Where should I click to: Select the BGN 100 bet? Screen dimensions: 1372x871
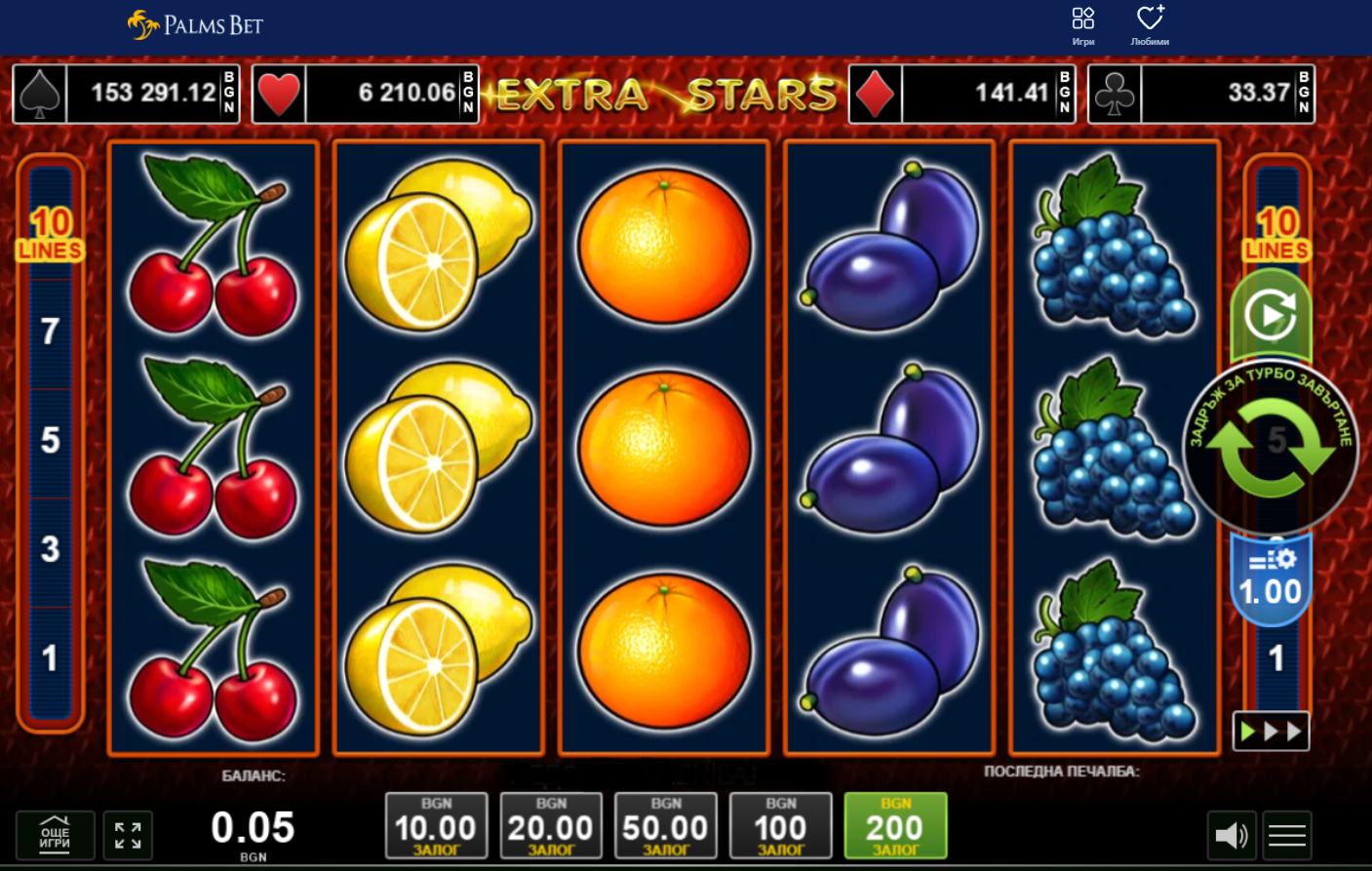coord(780,826)
